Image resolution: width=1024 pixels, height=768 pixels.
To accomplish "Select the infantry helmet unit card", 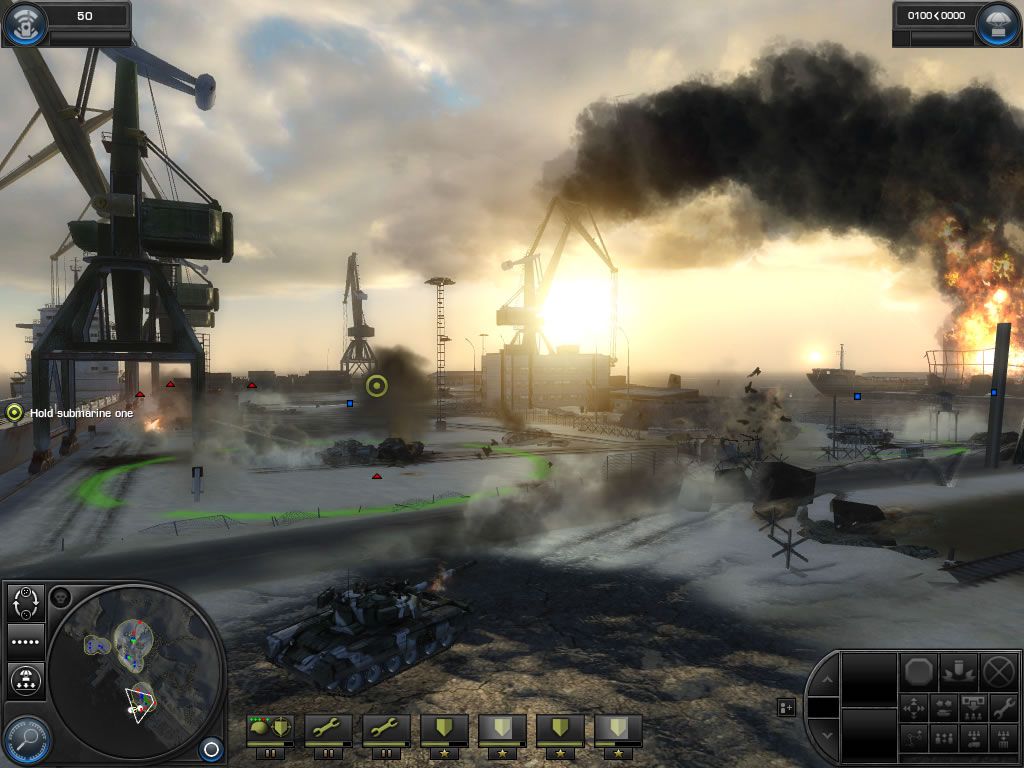I will 270,730.
